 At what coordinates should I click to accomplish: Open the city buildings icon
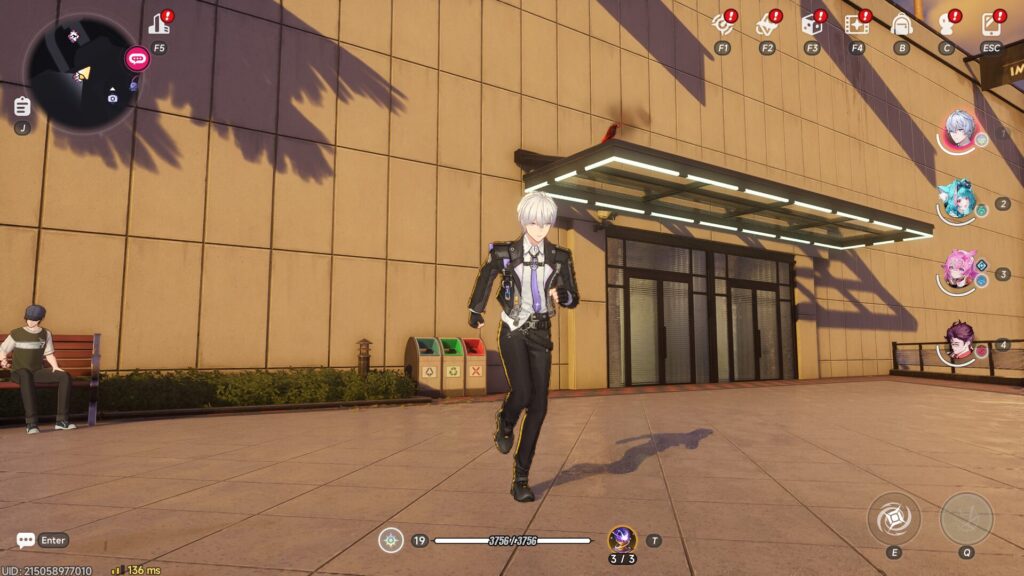(159, 25)
